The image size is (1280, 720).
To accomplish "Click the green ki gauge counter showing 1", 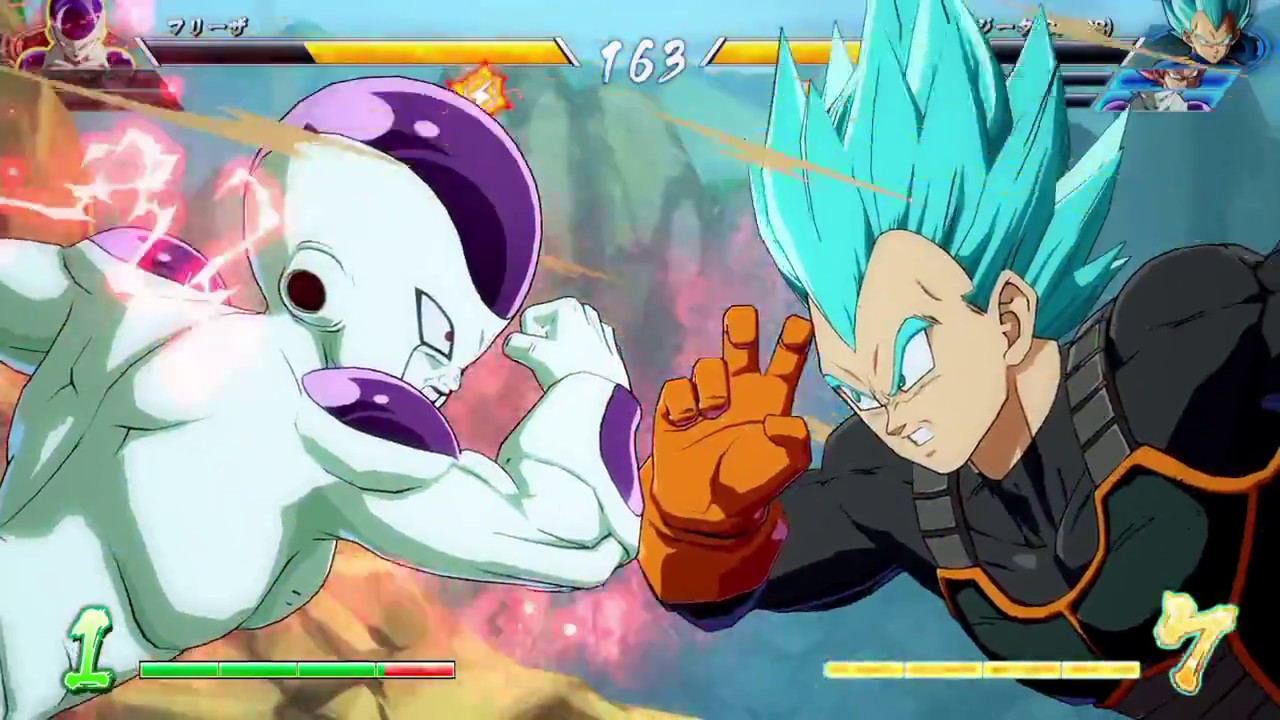I will coord(90,645).
